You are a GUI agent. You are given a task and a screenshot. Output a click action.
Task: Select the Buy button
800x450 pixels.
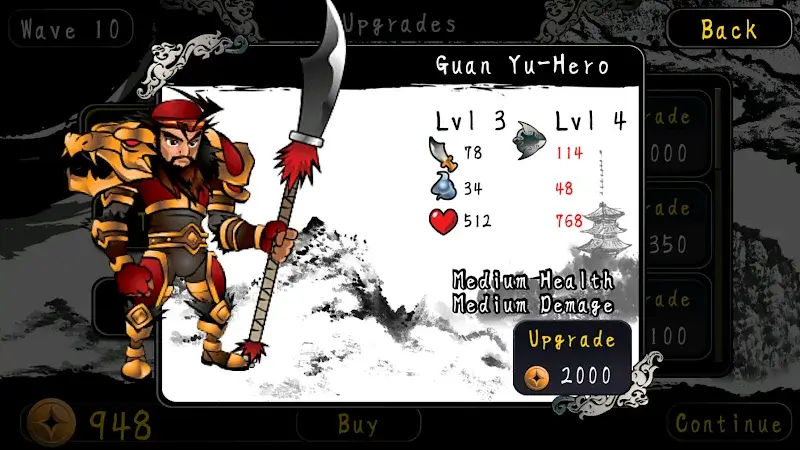click(x=357, y=424)
